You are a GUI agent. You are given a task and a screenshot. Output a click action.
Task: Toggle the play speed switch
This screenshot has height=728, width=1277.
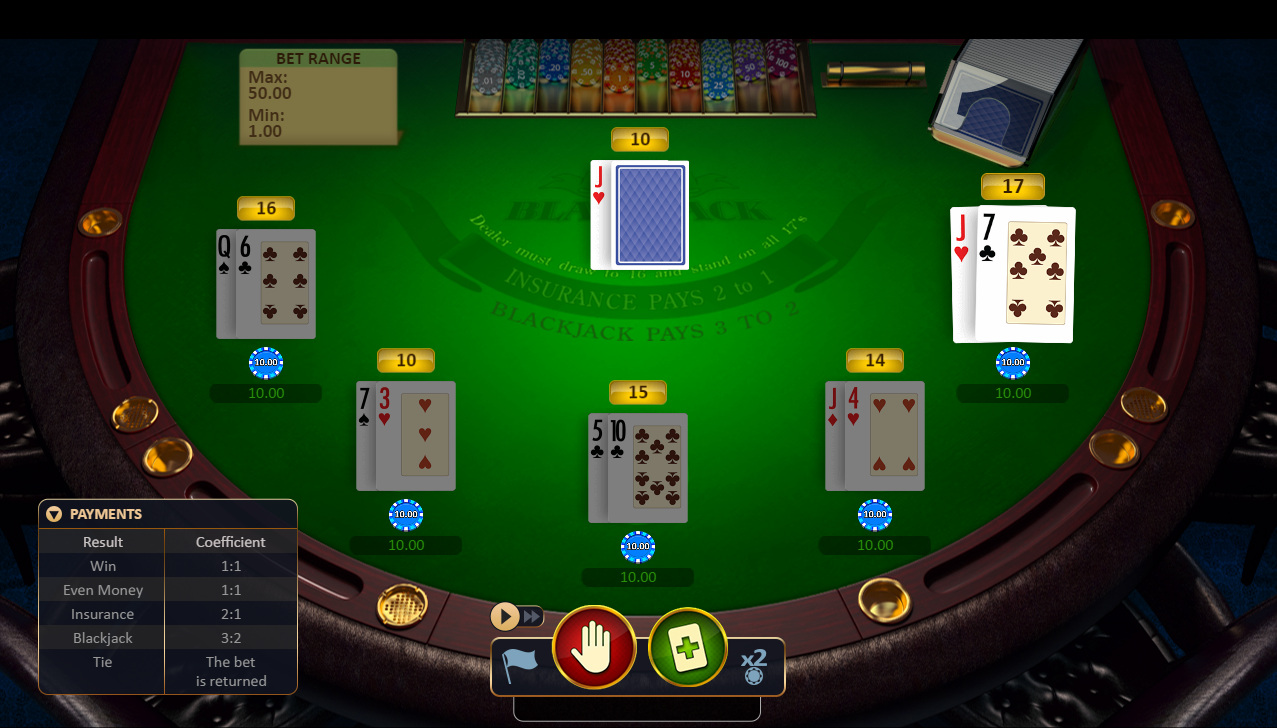[517, 616]
